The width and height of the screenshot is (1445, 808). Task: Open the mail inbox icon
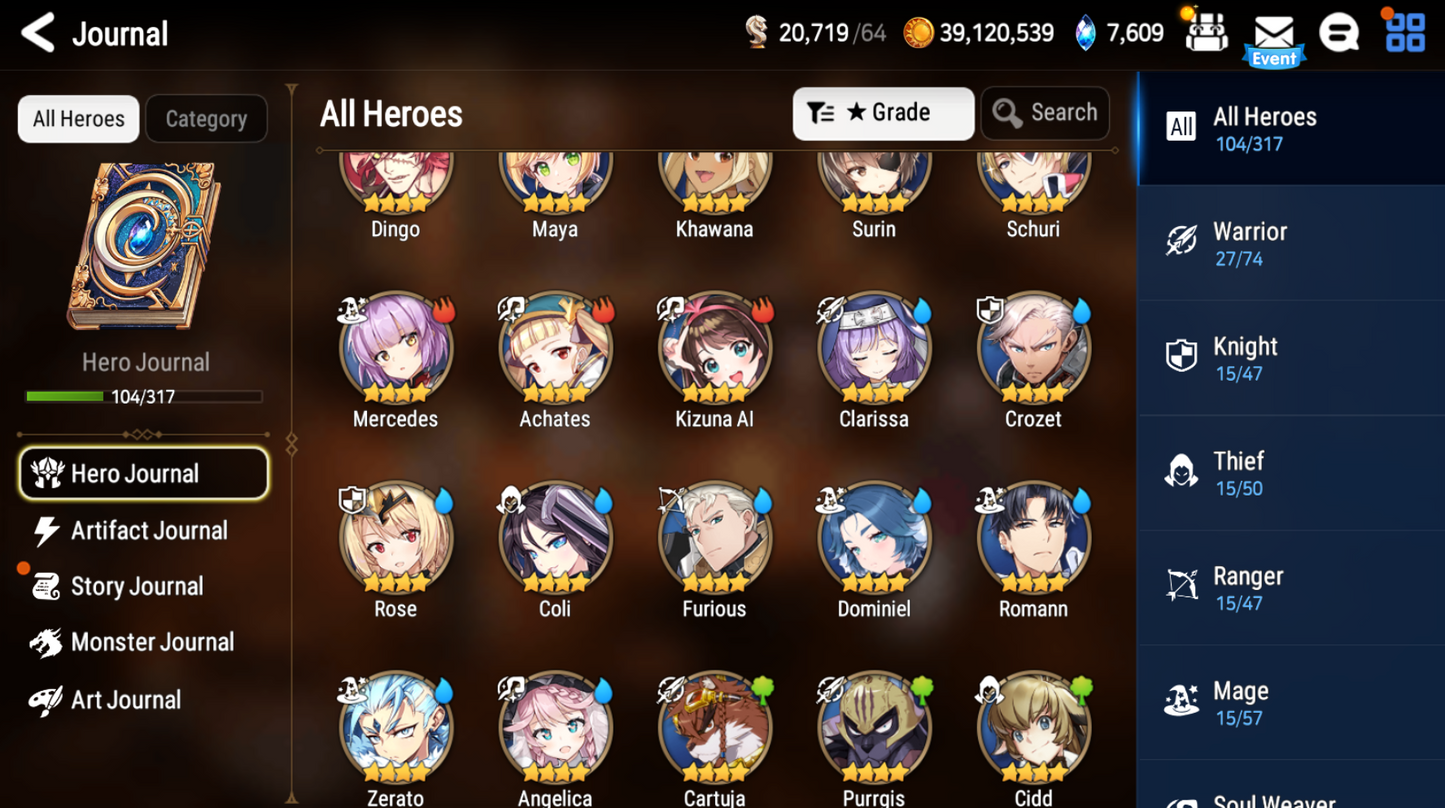click(1273, 32)
